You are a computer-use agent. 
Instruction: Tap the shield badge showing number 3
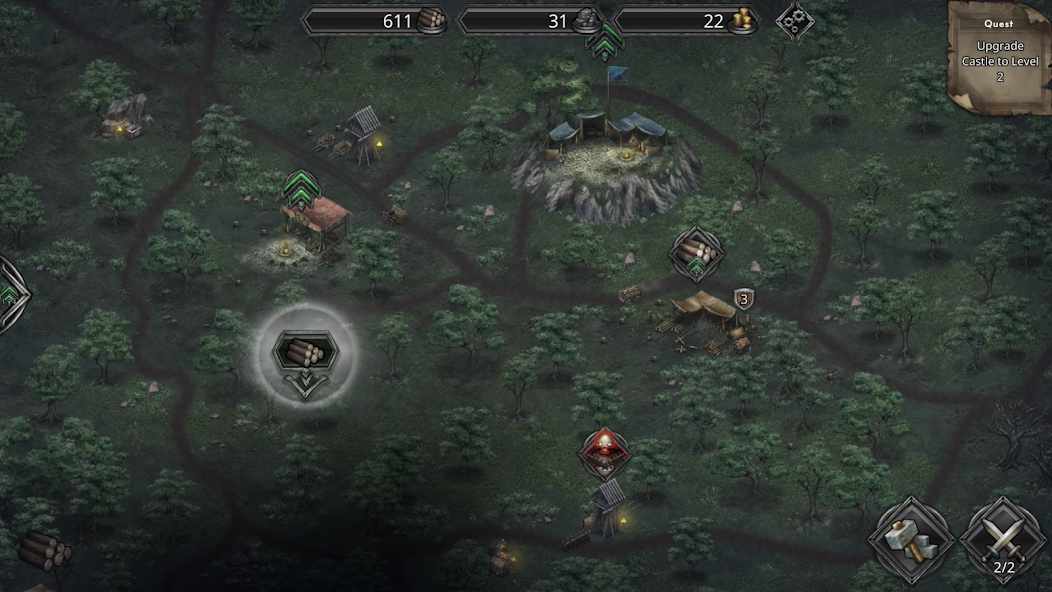click(x=743, y=299)
